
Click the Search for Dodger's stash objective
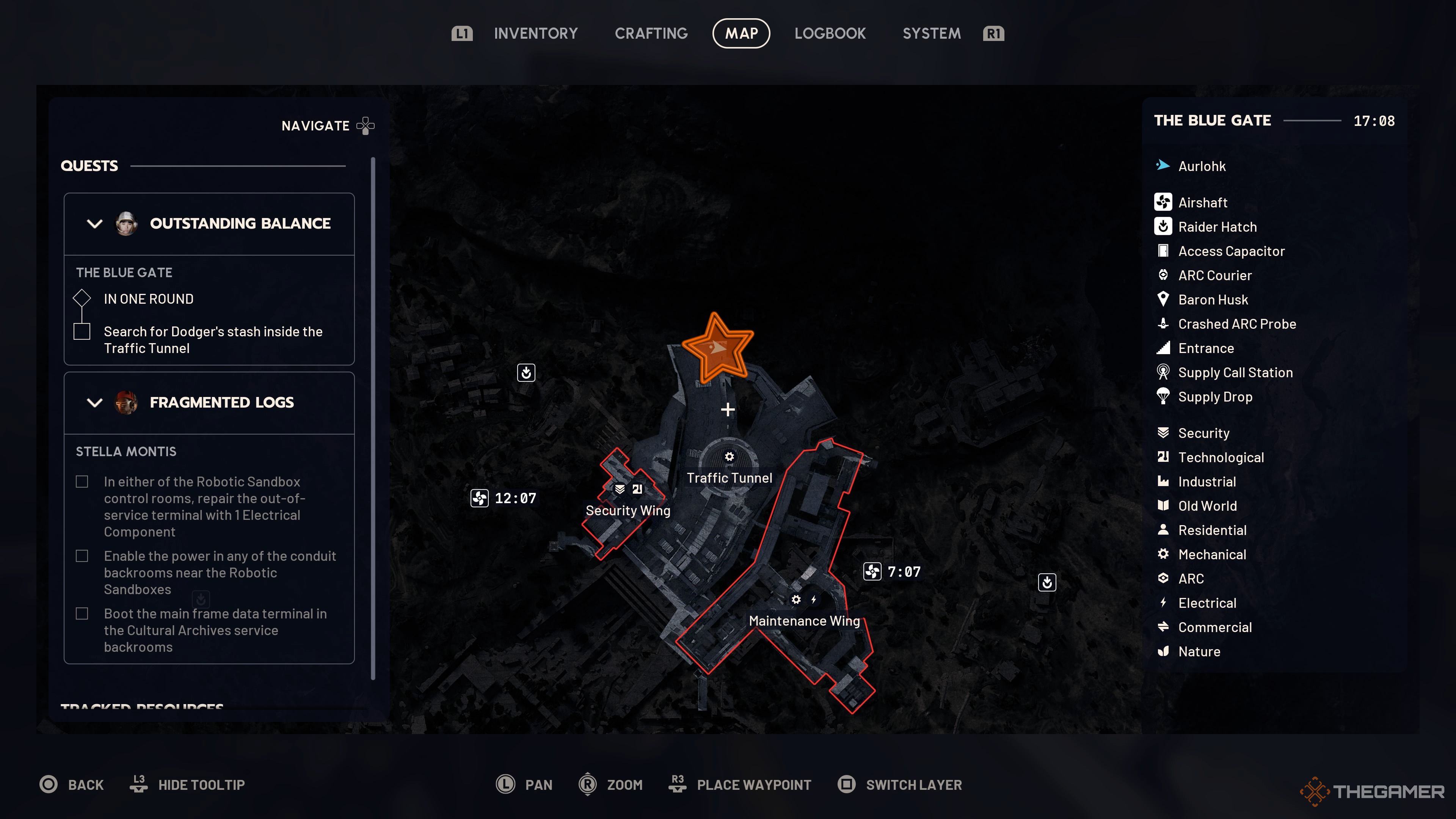212,340
